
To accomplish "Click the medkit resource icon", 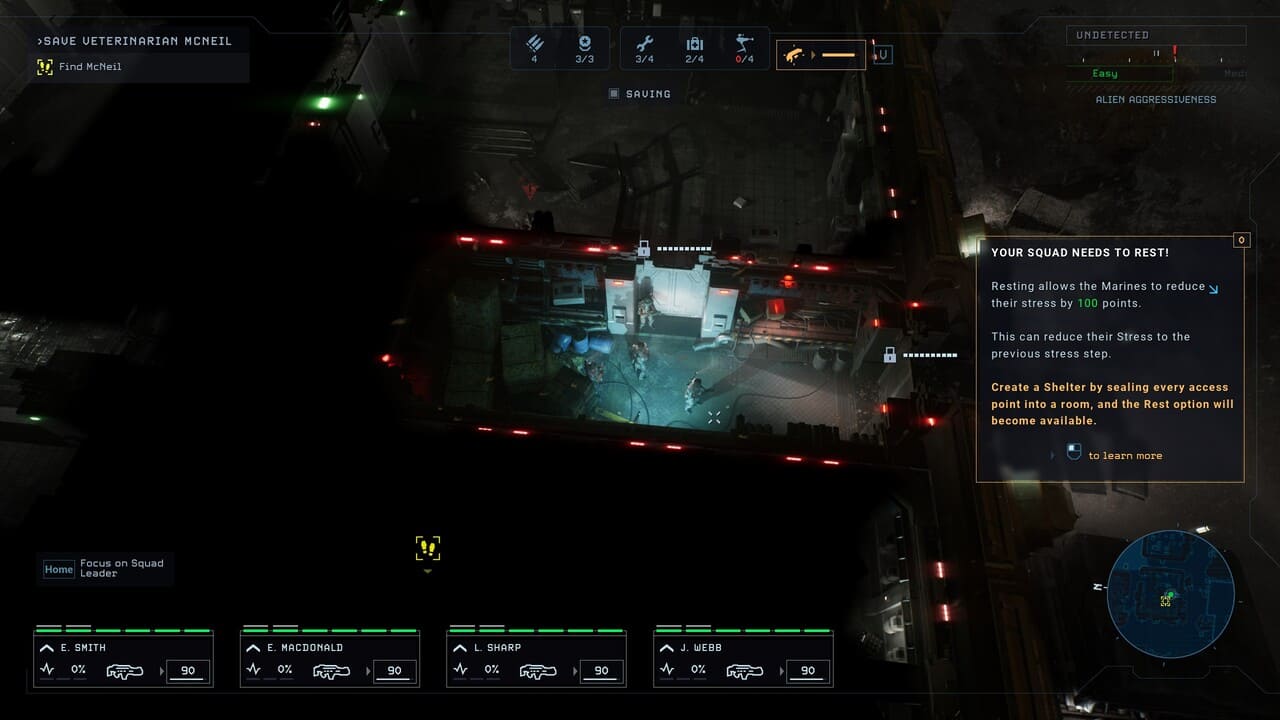I will click(694, 45).
